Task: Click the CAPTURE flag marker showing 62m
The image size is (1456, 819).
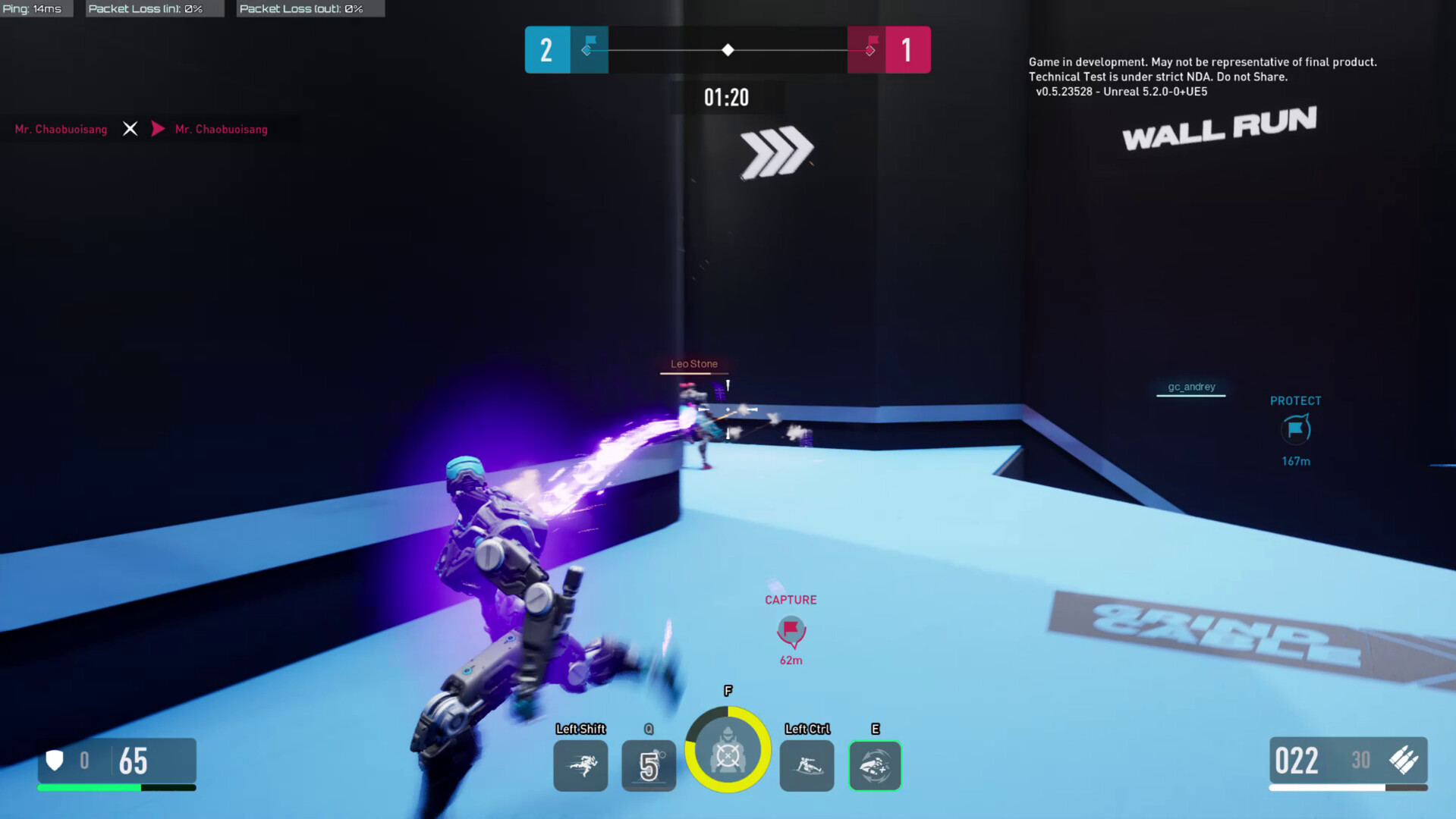Action: pos(791,631)
